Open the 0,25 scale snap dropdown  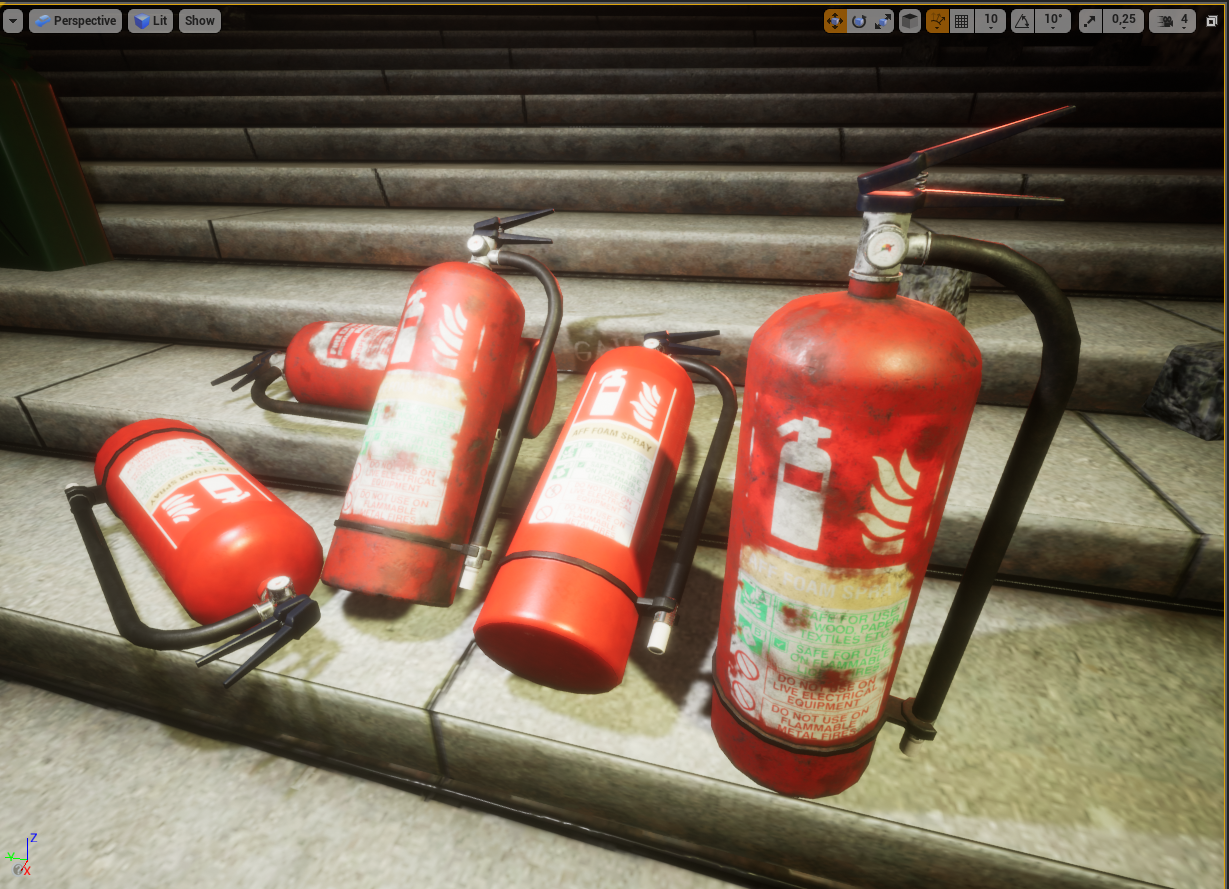click(x=1123, y=21)
